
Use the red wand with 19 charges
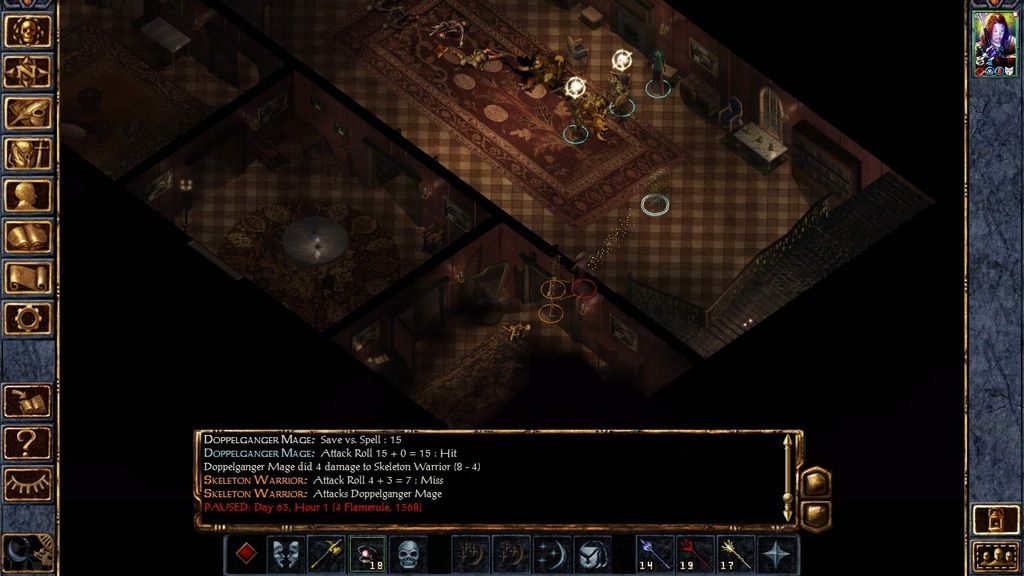696,554
